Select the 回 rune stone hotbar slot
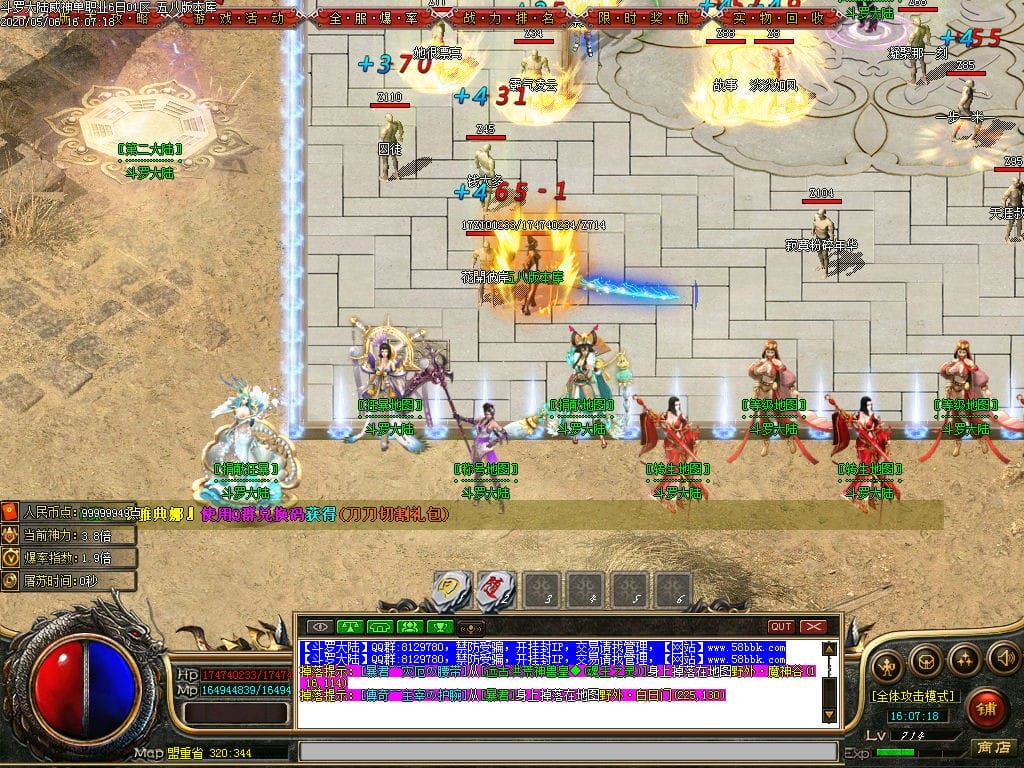 pyautogui.click(x=452, y=590)
